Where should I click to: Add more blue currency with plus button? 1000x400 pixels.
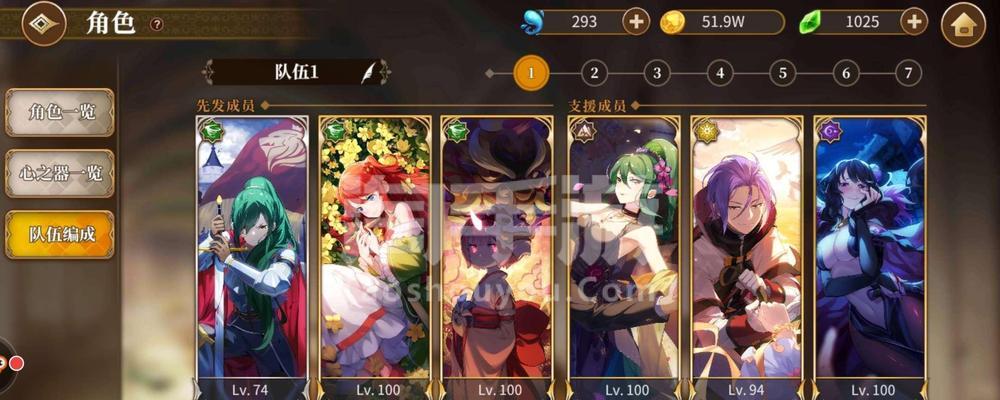click(636, 21)
